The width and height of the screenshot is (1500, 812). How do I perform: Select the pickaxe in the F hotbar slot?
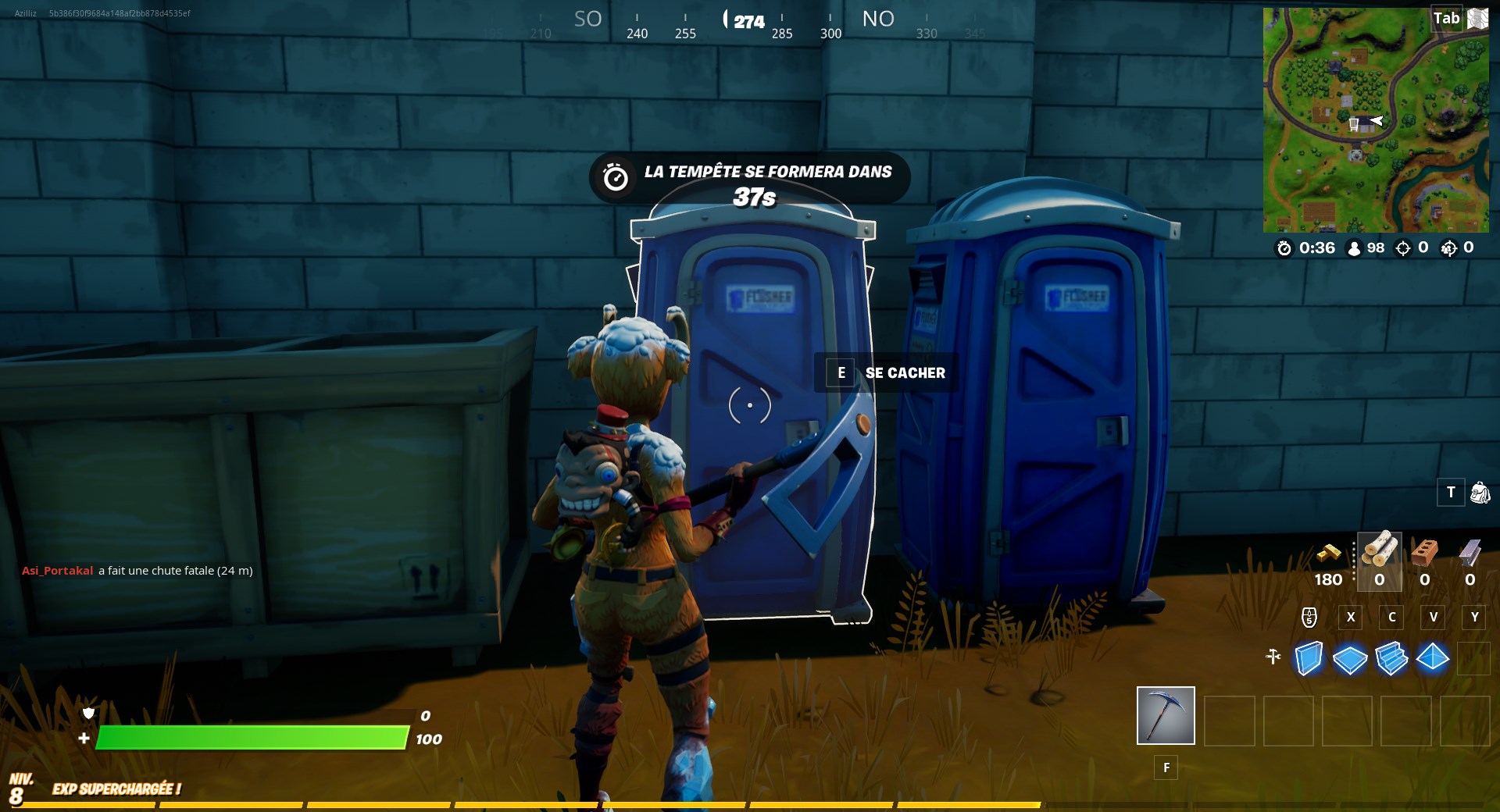click(x=1165, y=715)
